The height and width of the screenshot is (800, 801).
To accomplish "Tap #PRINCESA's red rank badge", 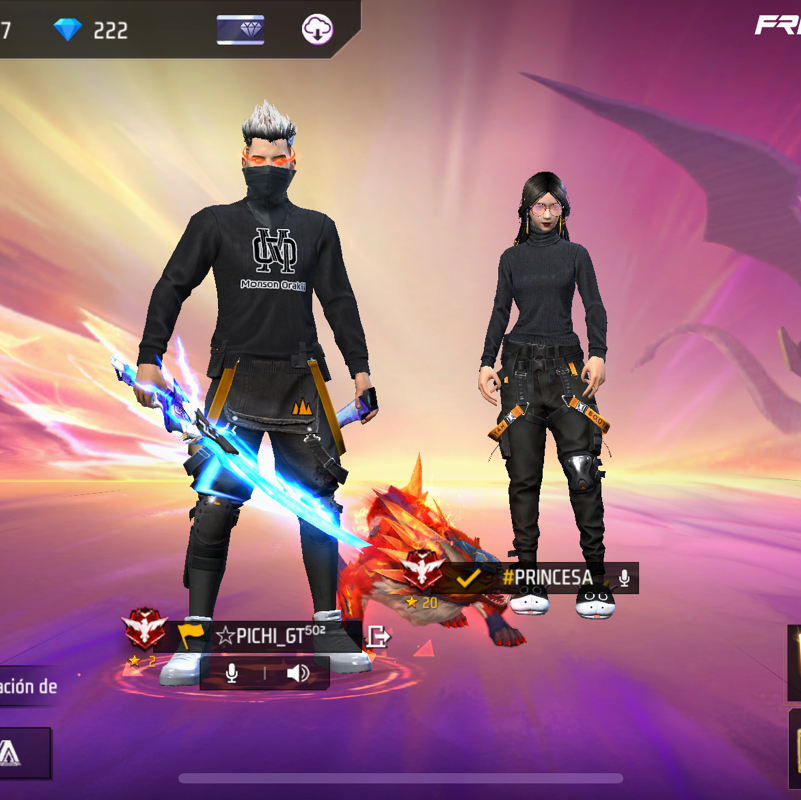I will point(424,572).
